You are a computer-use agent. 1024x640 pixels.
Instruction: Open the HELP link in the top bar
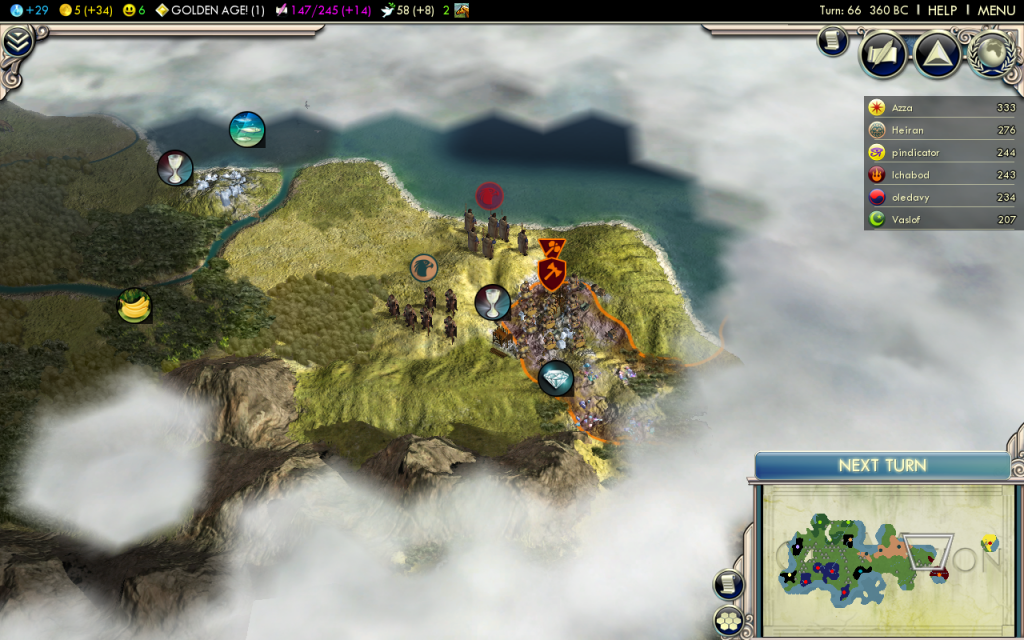point(942,10)
